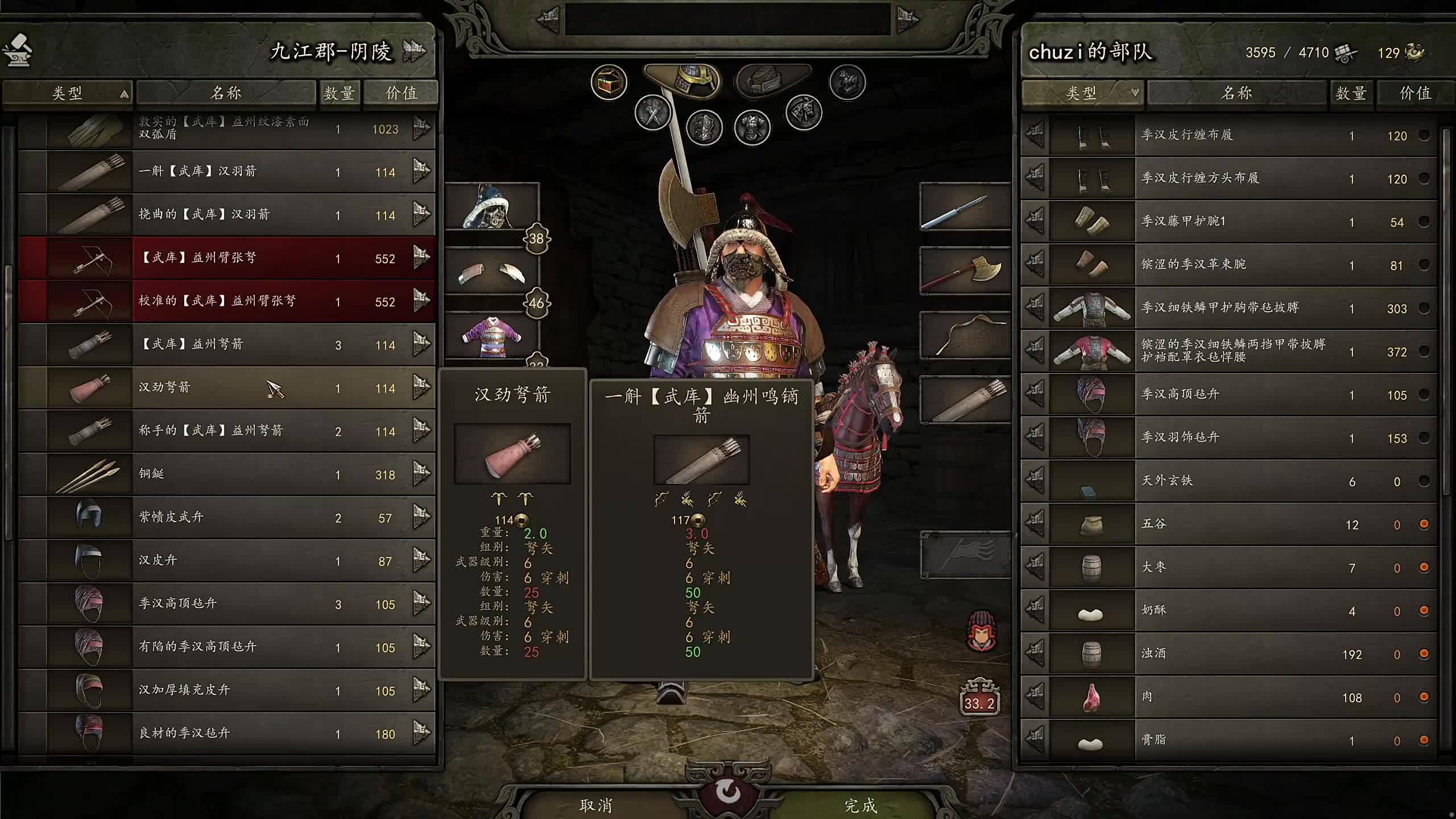Reset the trade with the circular arrow button
The width and height of the screenshot is (1456, 819).
pos(728,792)
